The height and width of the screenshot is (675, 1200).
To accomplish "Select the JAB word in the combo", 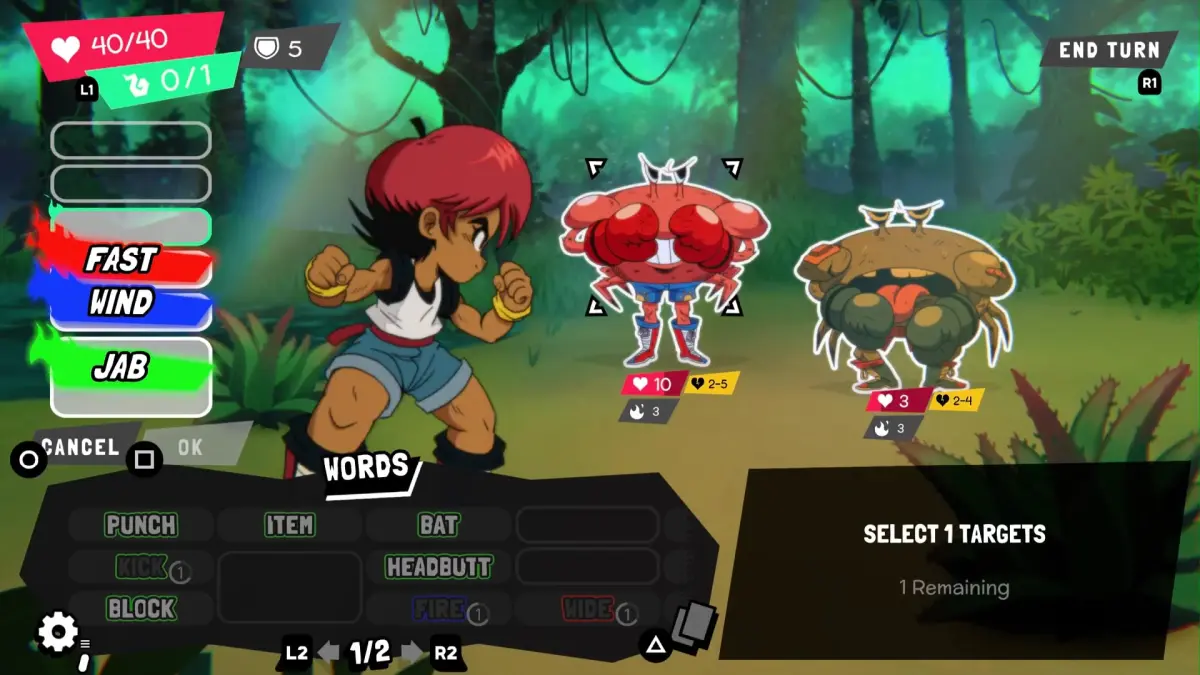I will 122,369.
